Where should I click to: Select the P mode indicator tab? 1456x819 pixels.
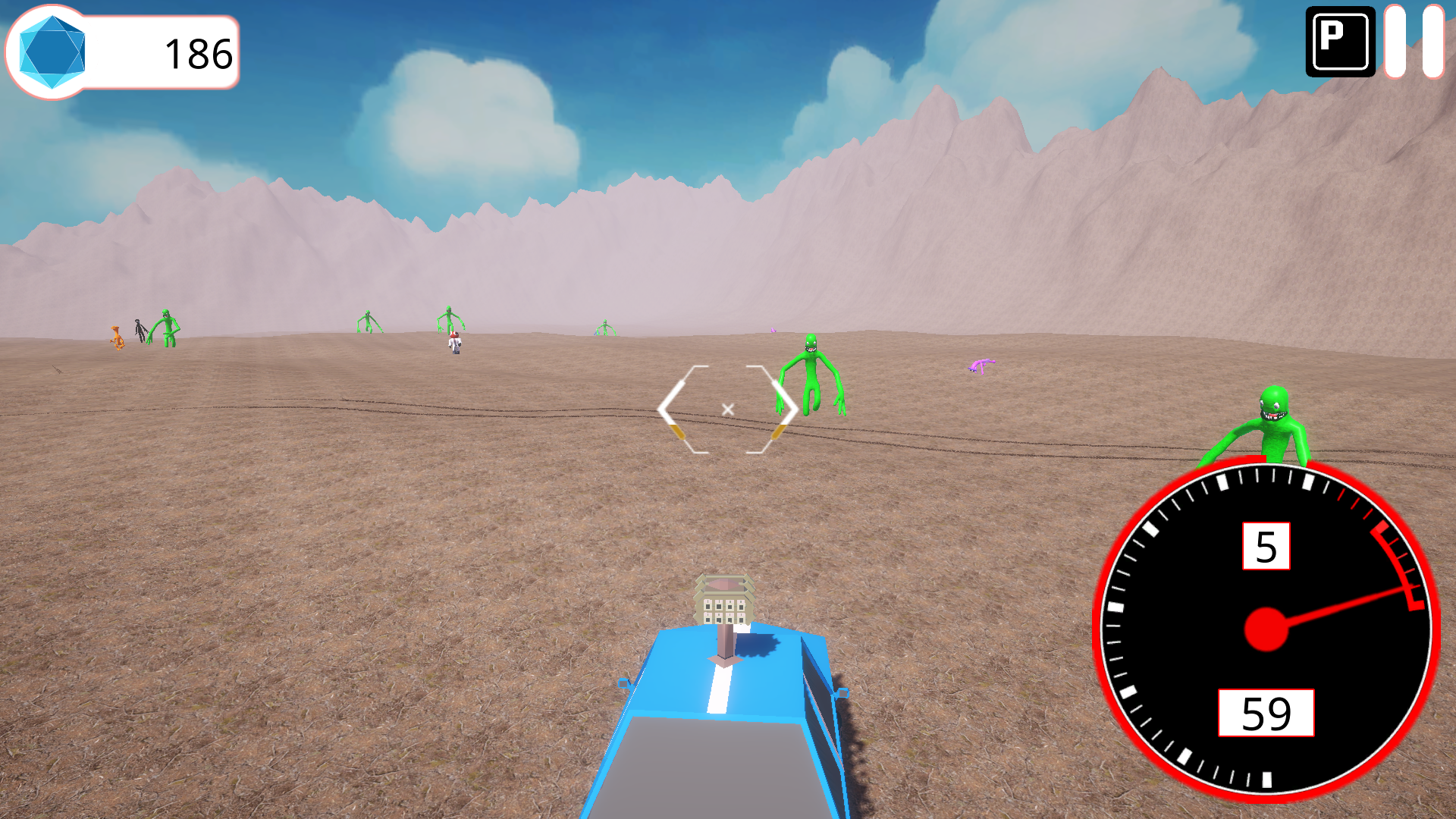1339,42
